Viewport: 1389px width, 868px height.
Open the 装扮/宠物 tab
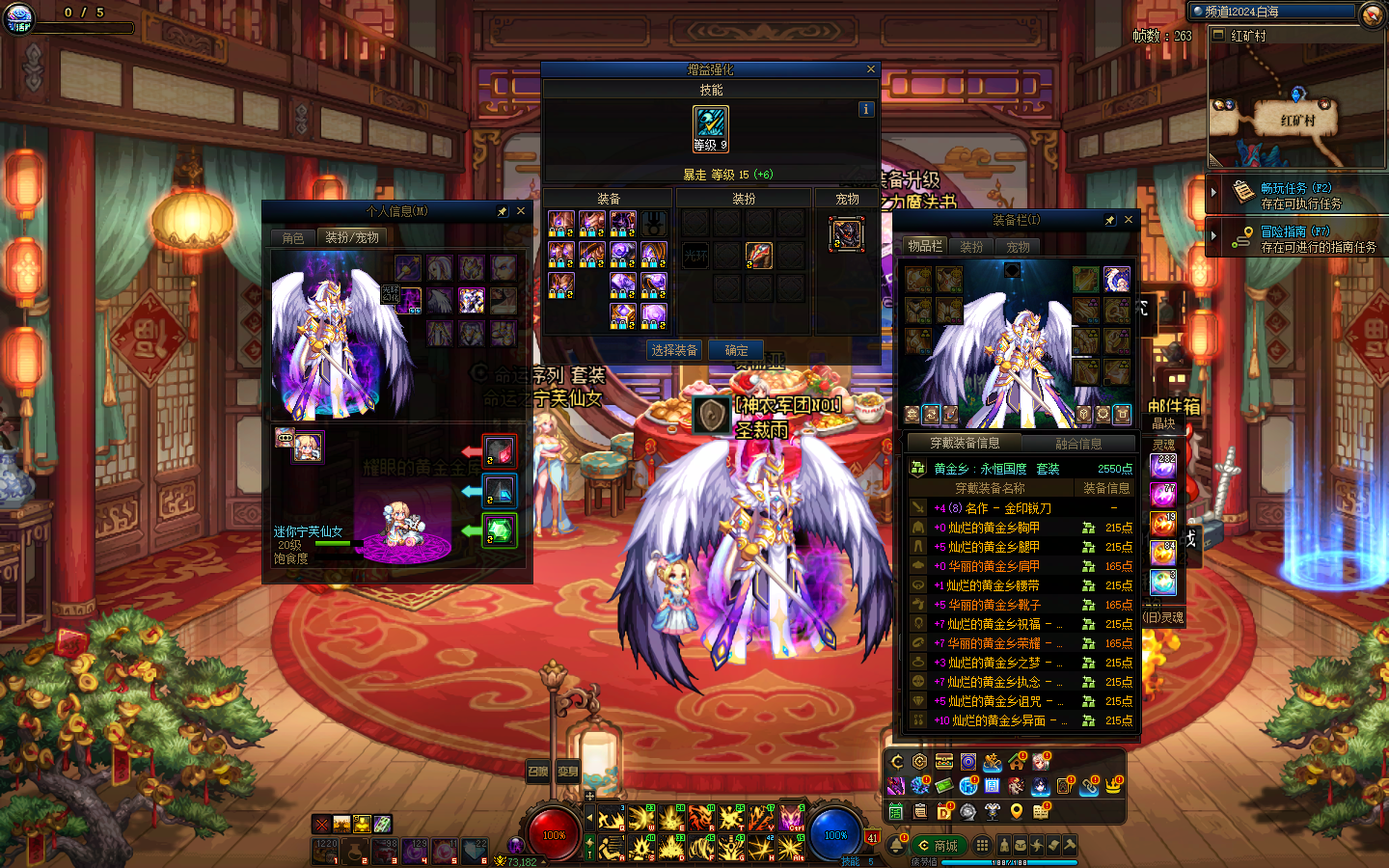(352, 237)
